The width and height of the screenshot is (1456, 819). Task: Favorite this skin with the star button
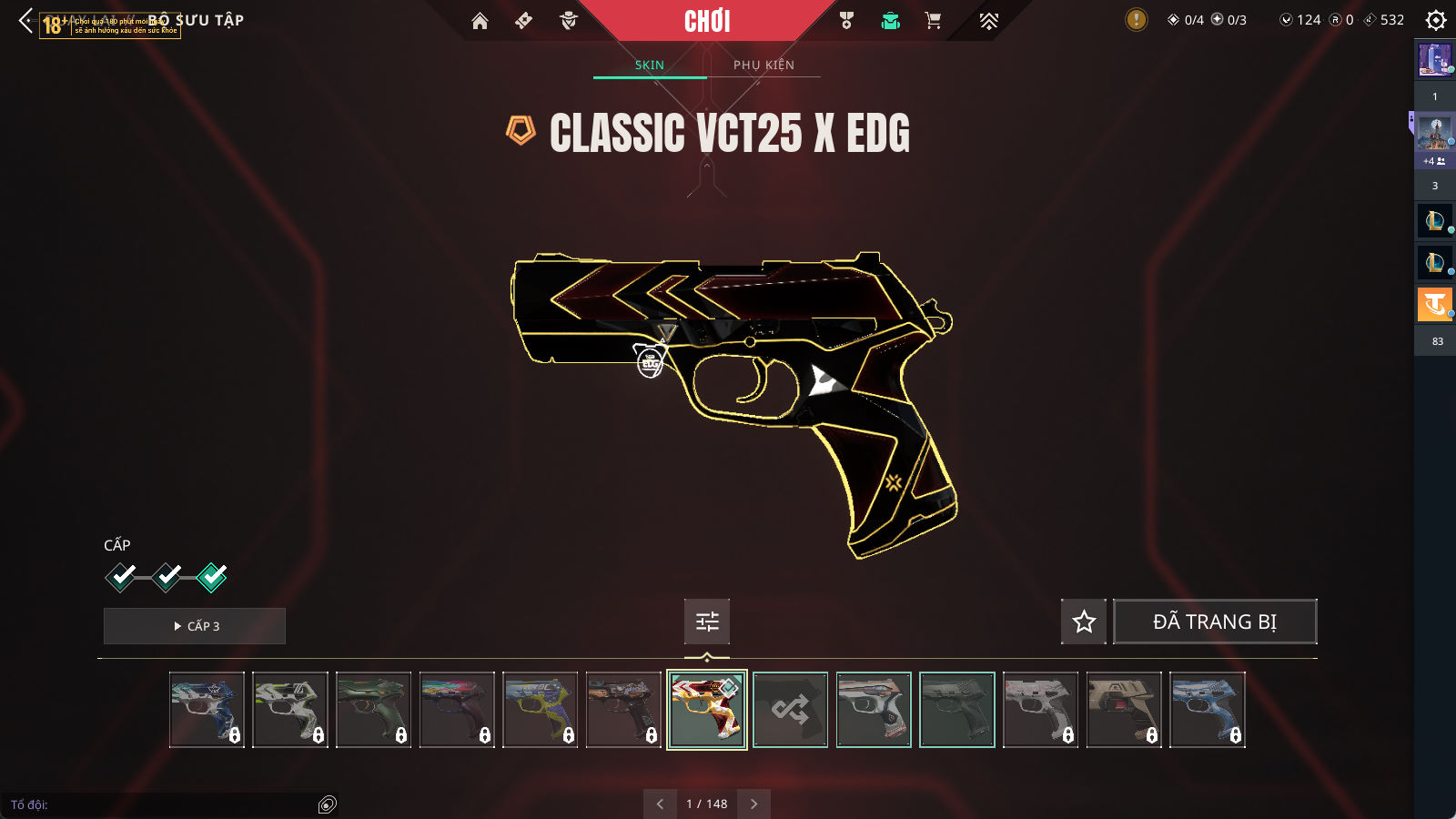1084,622
